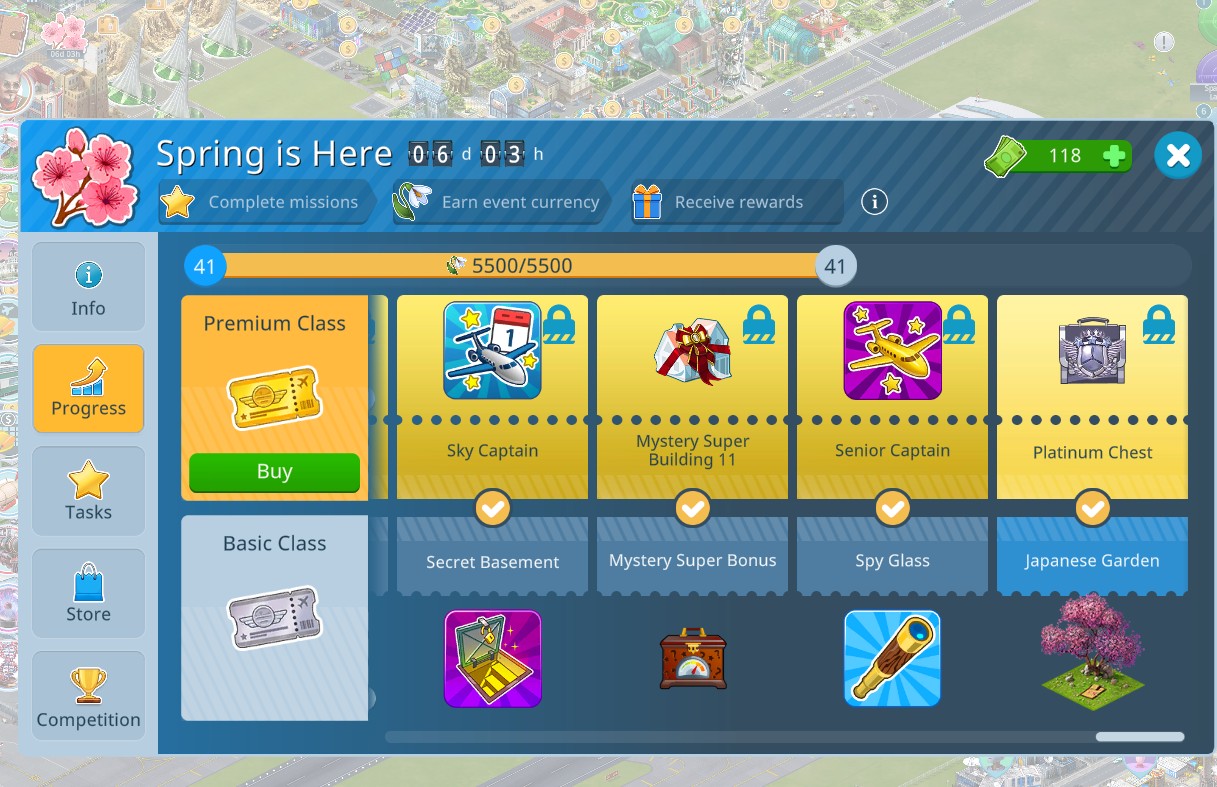View the Mystery Super Bonus chest reward
Image resolution: width=1217 pixels, height=787 pixels.
692,658
